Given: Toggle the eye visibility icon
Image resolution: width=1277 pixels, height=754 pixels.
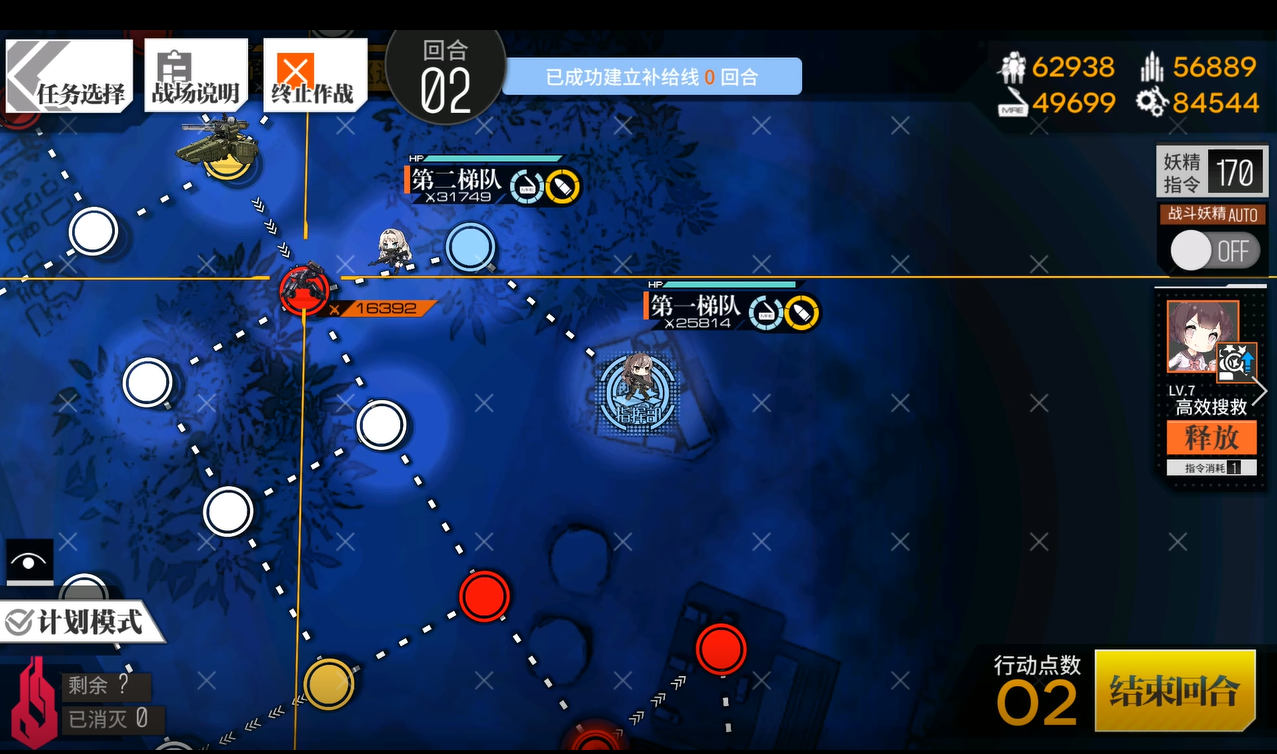Looking at the screenshot, I should point(29,562).
